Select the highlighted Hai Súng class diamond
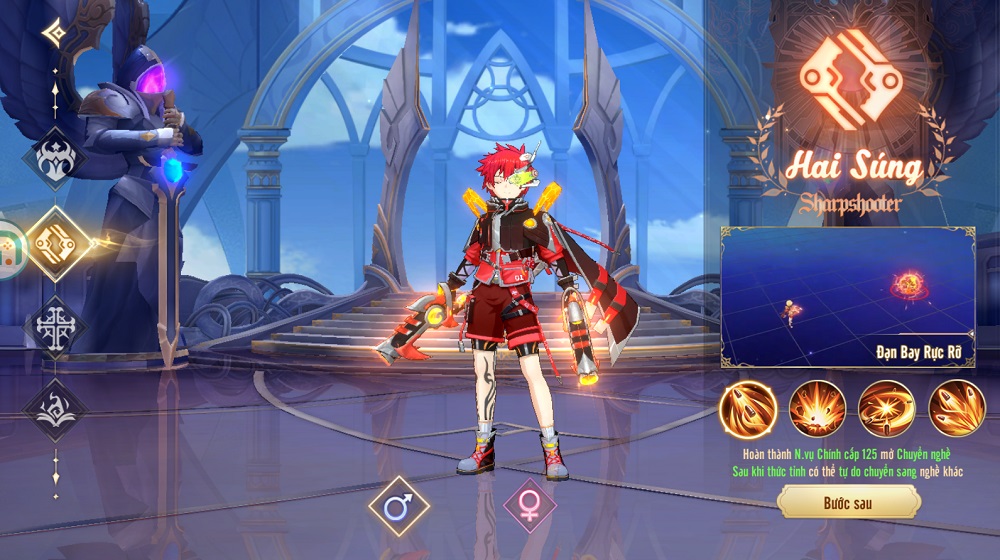 point(57,243)
